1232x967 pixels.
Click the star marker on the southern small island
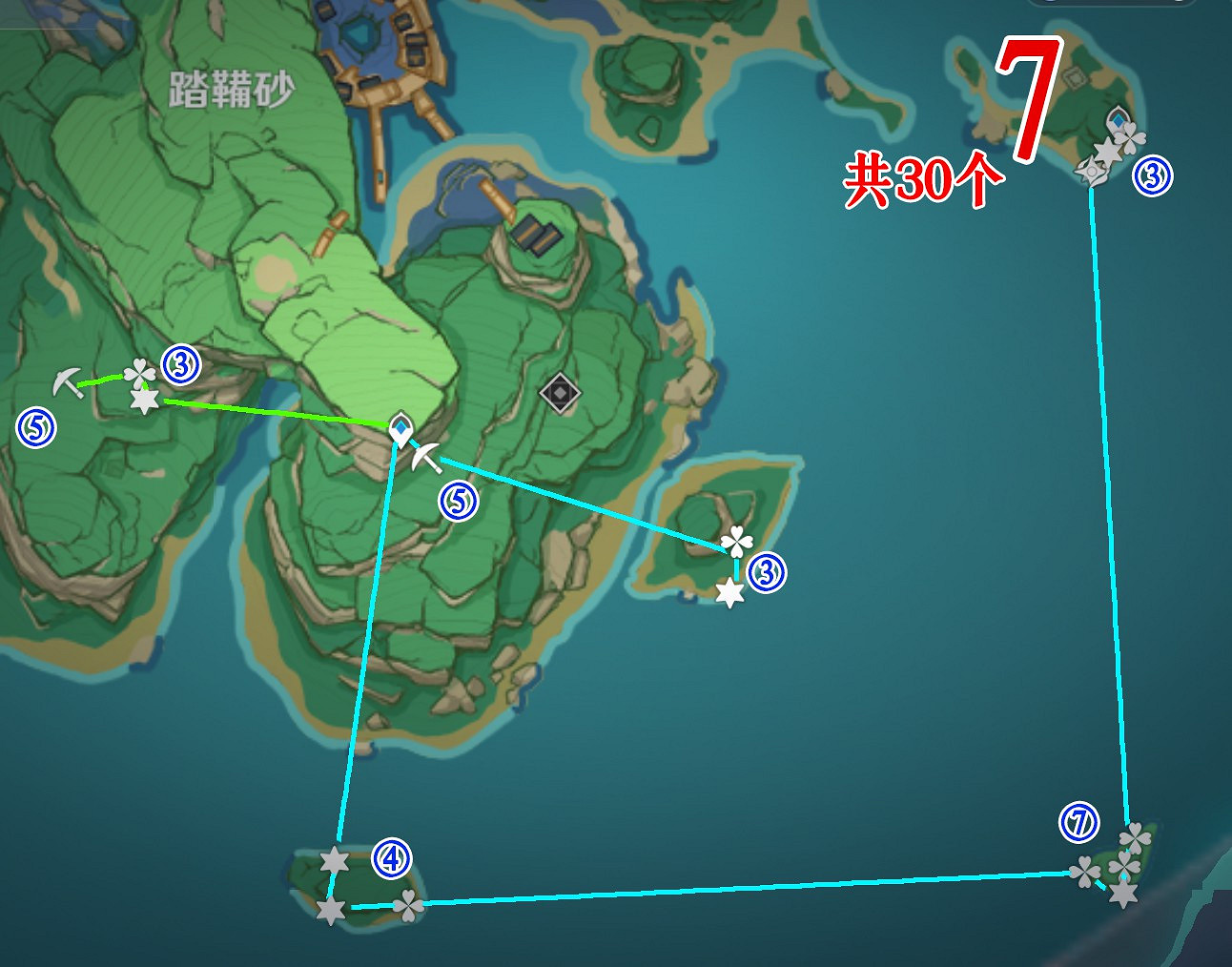(333, 858)
